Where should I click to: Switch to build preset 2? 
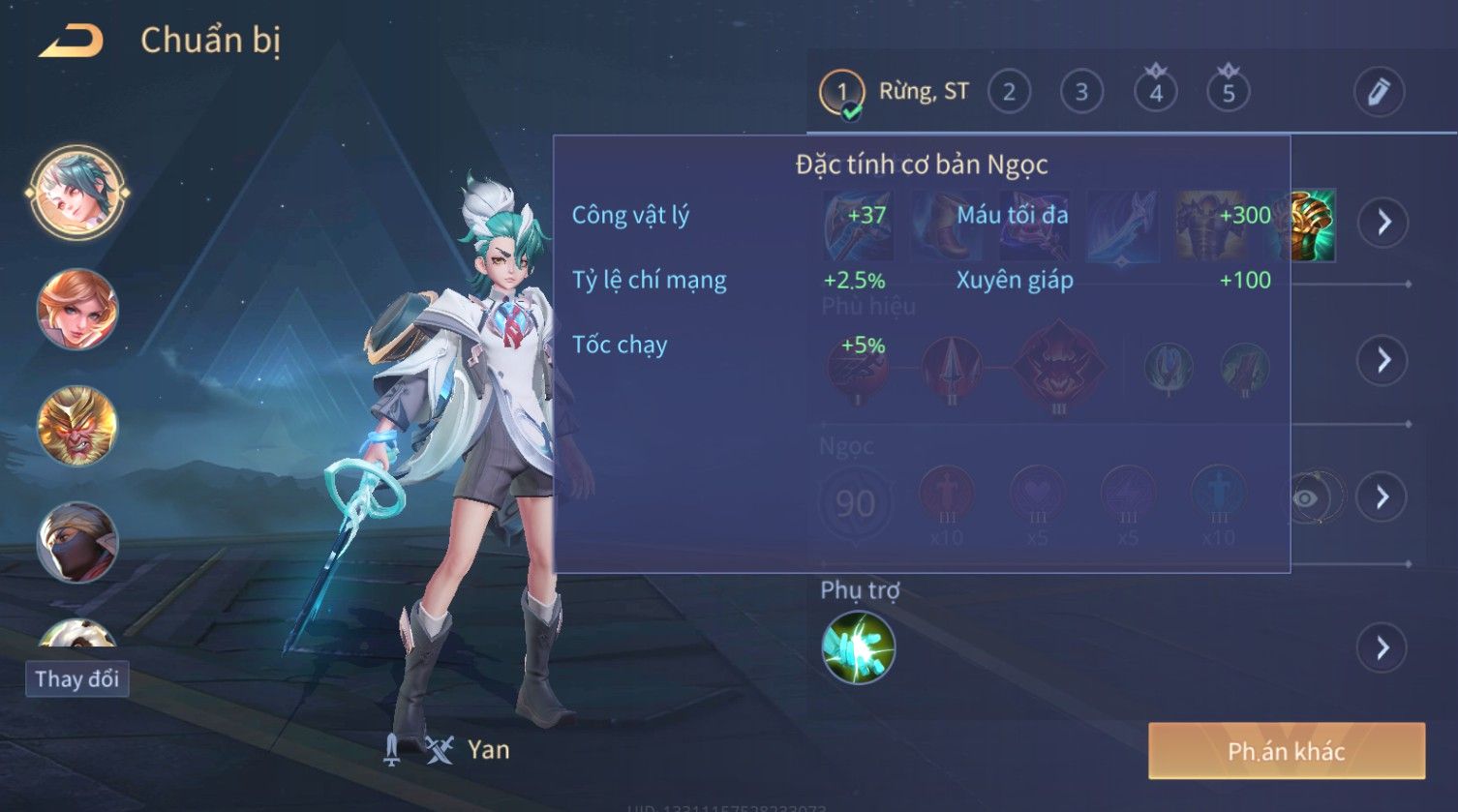click(1009, 93)
